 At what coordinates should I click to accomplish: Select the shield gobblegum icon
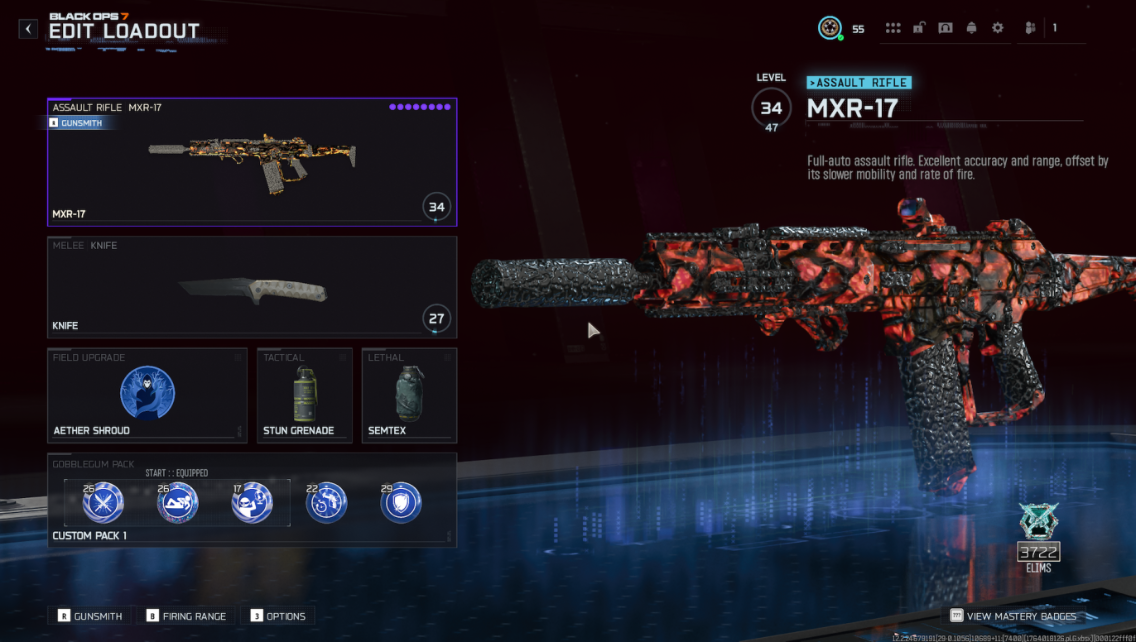(x=401, y=502)
